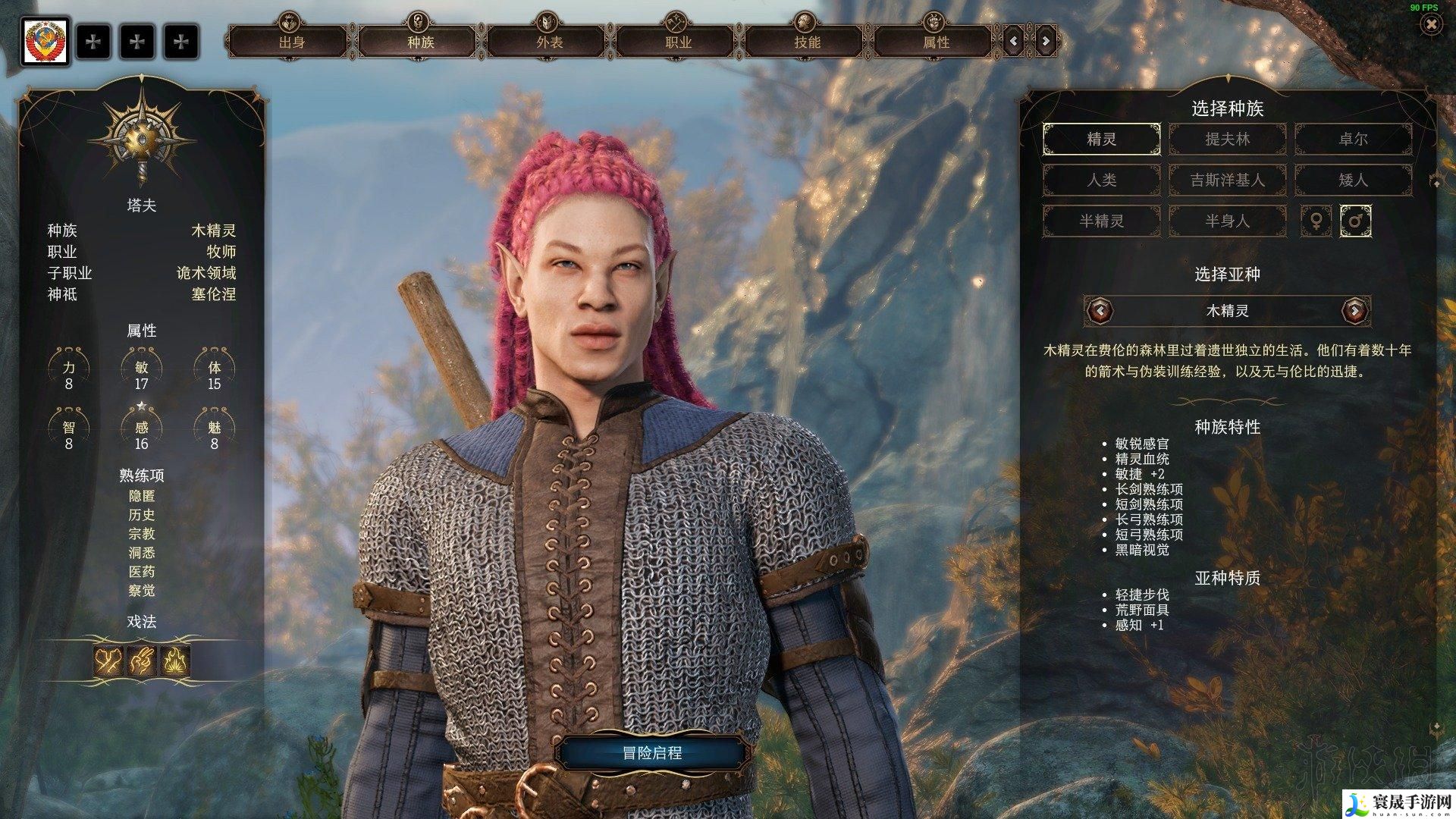Choose the 半精灵 race
Image resolution: width=1456 pixels, height=819 pixels.
(1101, 221)
